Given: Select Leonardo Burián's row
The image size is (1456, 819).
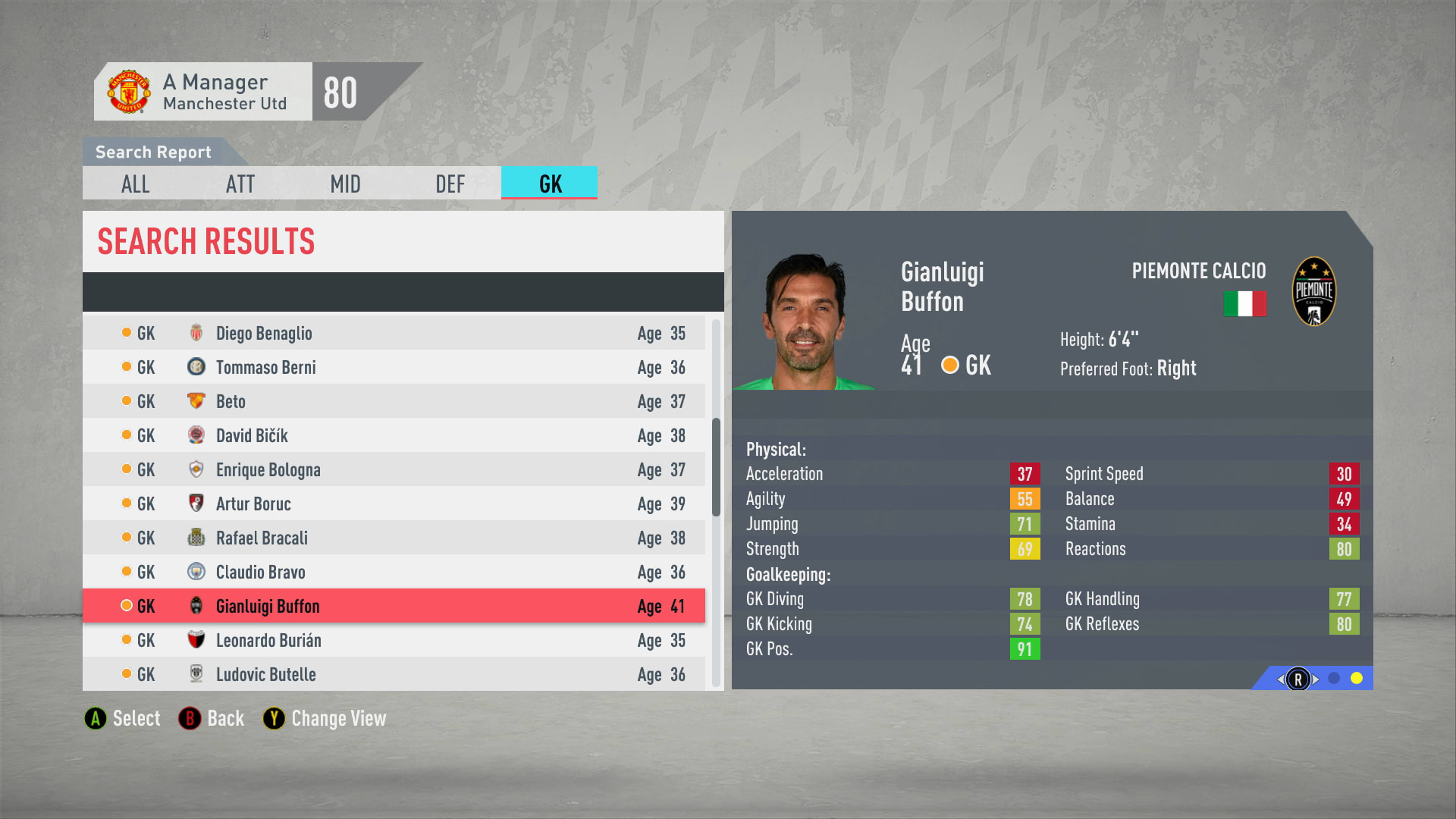Looking at the screenshot, I should (x=394, y=640).
